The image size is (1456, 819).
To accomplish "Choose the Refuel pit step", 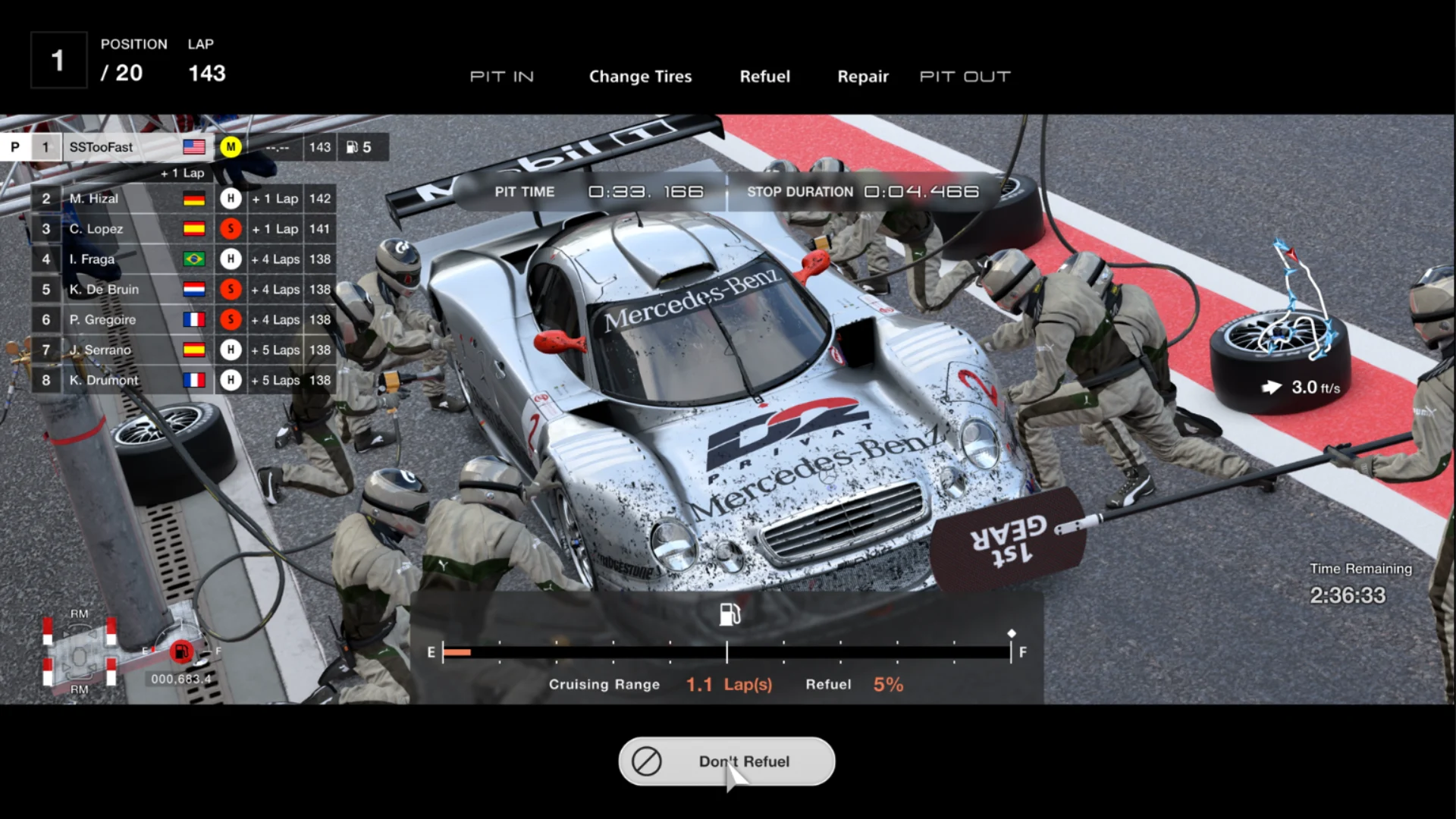I will 764,77.
